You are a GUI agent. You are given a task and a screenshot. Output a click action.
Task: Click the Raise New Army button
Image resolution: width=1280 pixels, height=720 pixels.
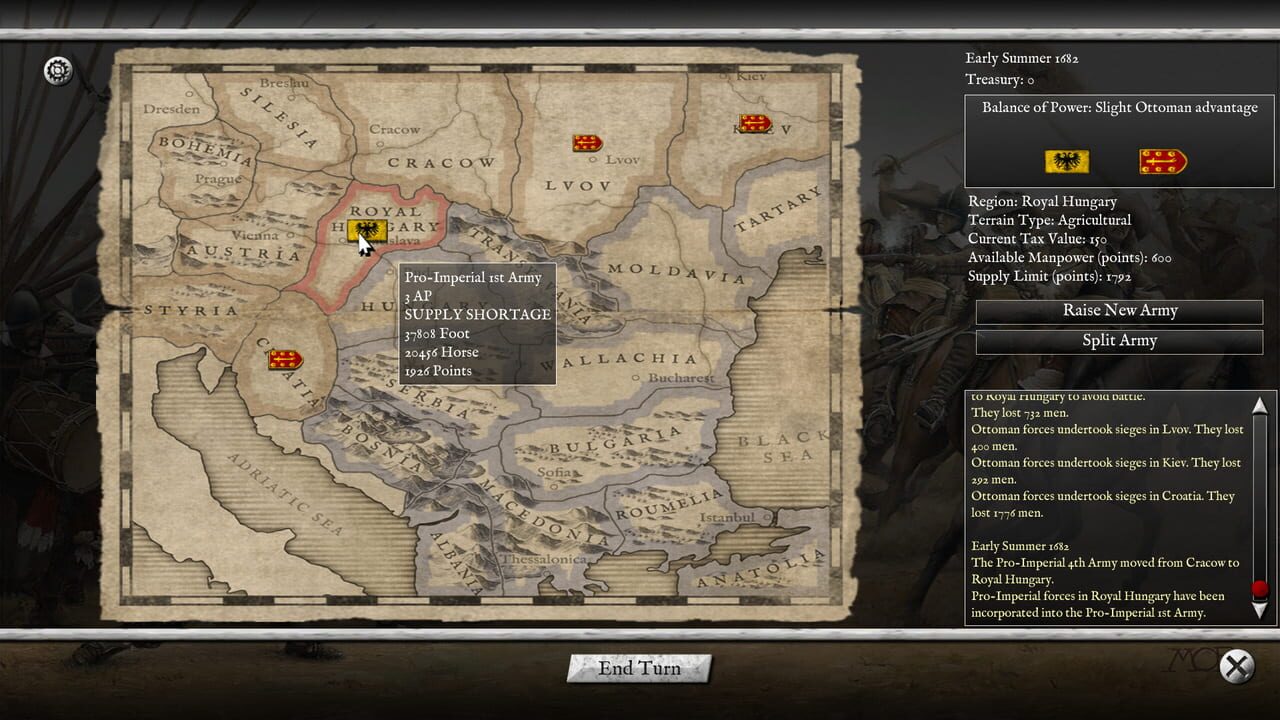[1118, 311]
